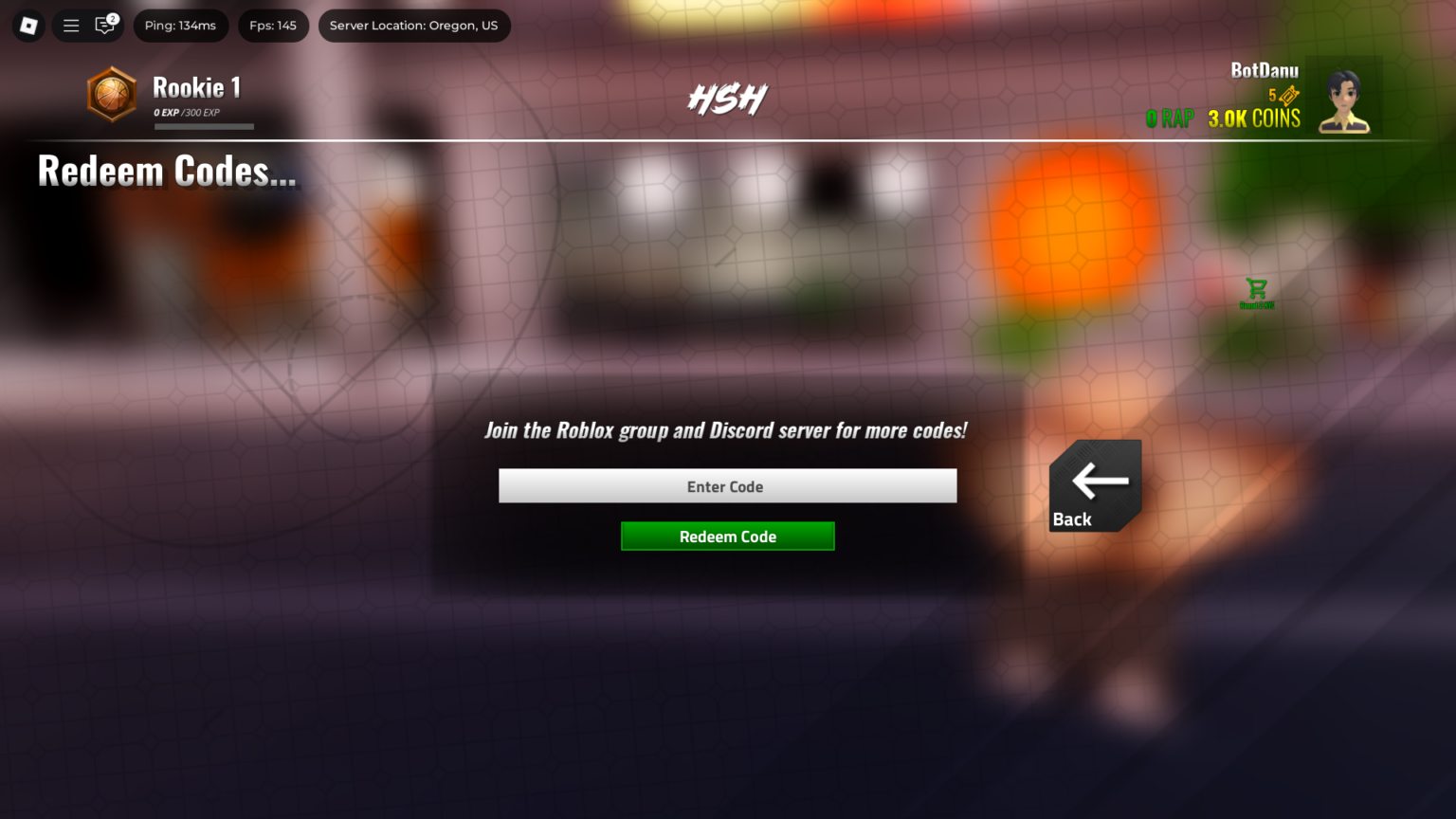
Task: Click the back arrow icon
Action: coord(1098,480)
